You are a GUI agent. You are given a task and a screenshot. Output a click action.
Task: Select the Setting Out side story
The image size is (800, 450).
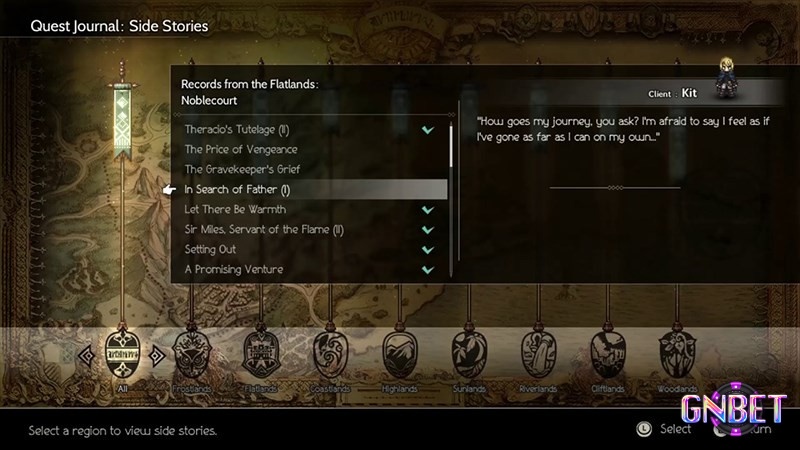[211, 250]
